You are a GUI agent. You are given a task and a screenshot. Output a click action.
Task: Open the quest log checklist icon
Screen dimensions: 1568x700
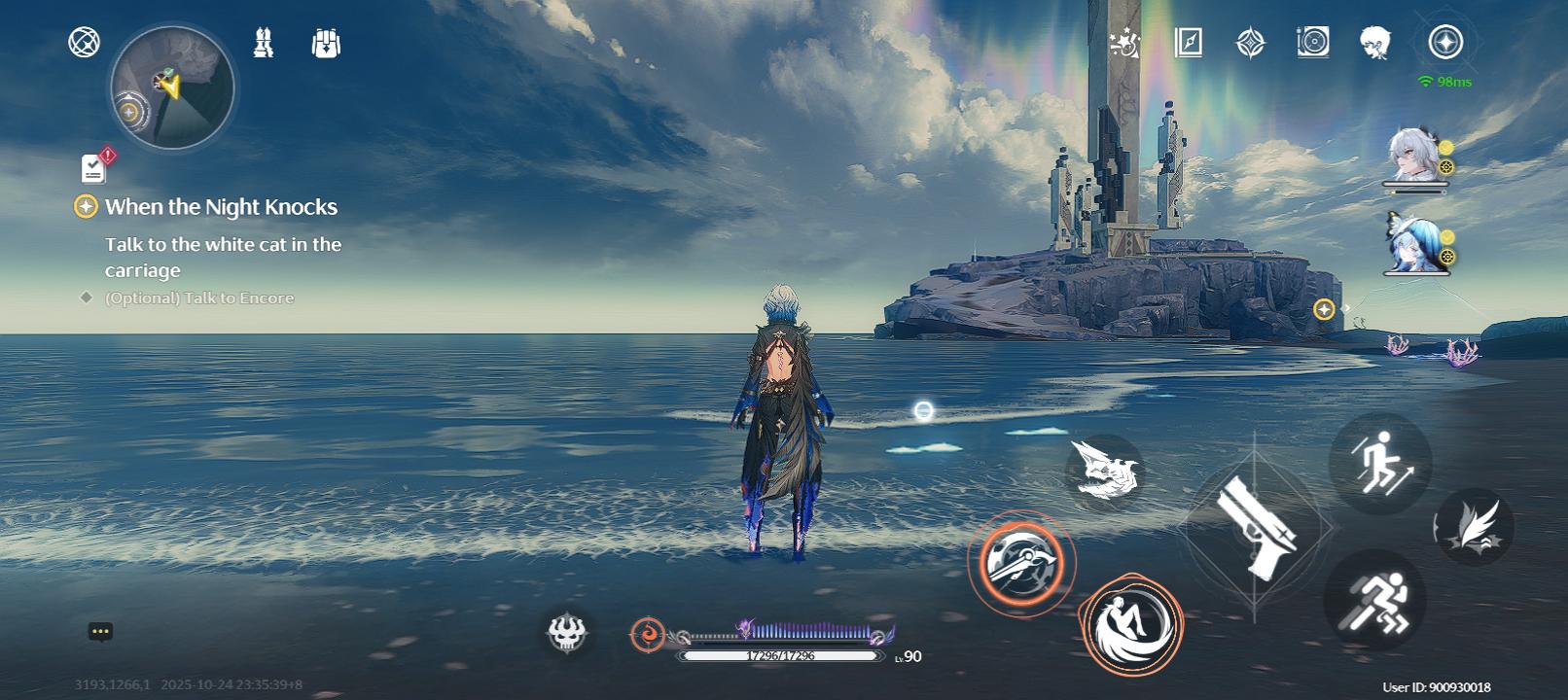pyautogui.click(x=93, y=169)
